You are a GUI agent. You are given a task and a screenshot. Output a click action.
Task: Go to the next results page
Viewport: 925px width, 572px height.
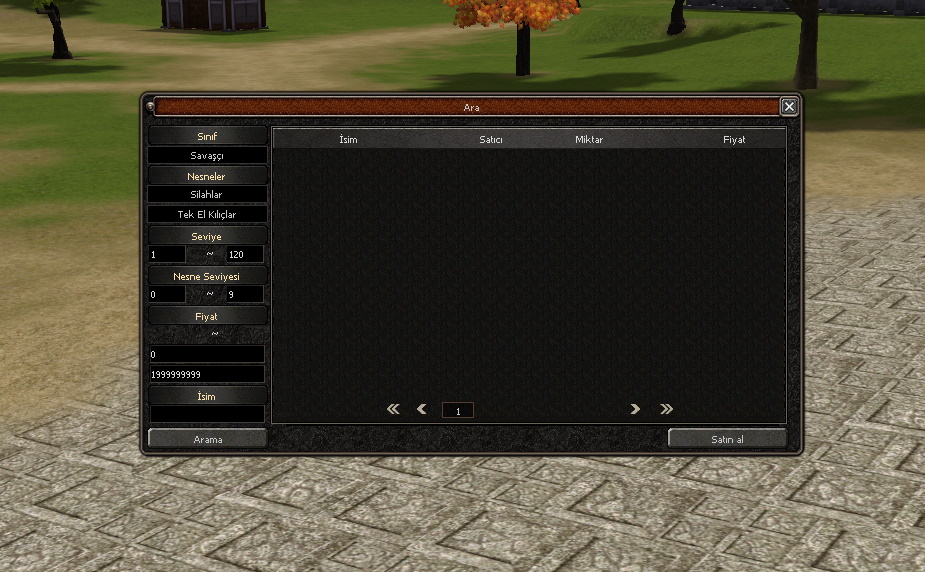[x=635, y=409]
